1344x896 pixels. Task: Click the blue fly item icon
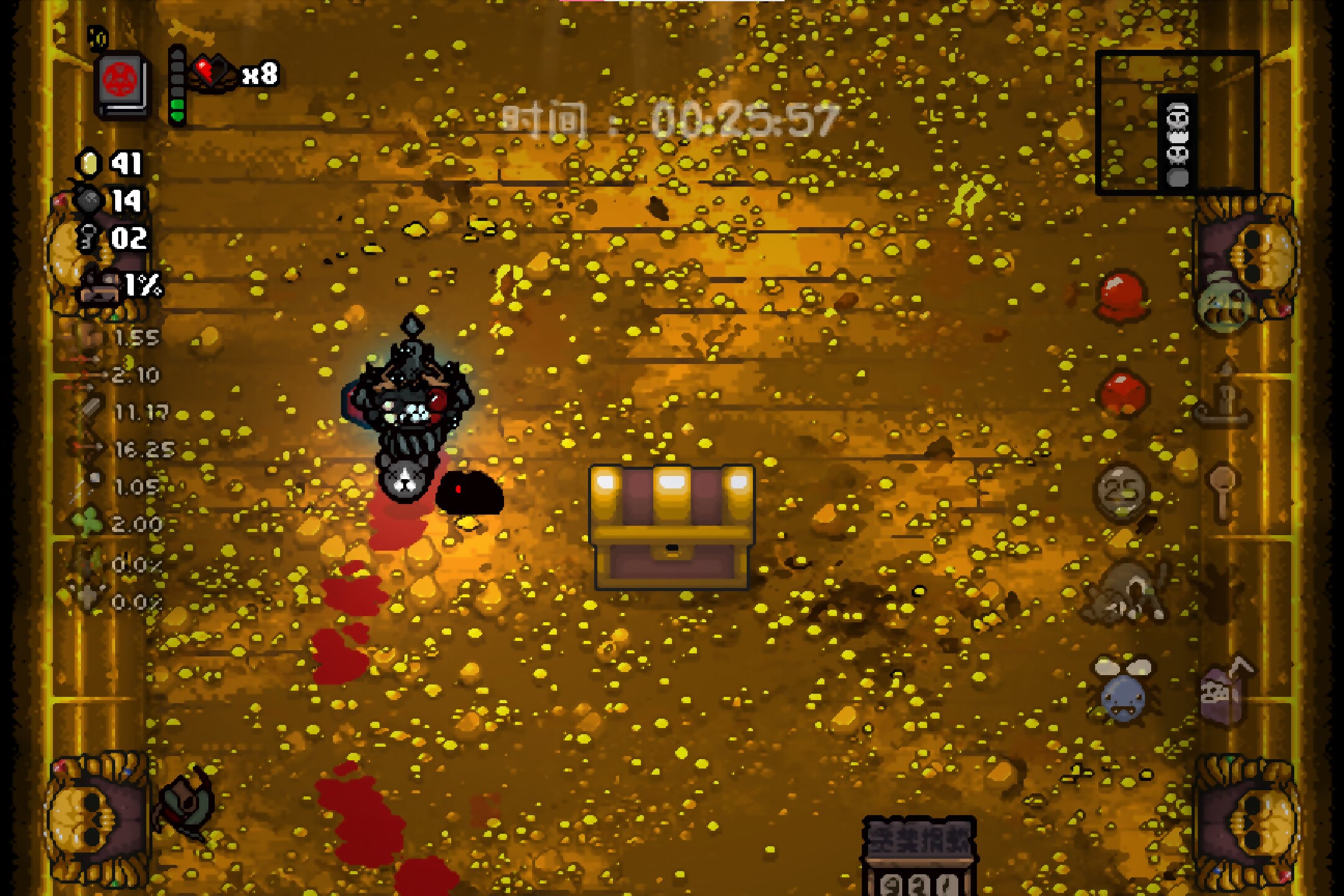click(1124, 690)
